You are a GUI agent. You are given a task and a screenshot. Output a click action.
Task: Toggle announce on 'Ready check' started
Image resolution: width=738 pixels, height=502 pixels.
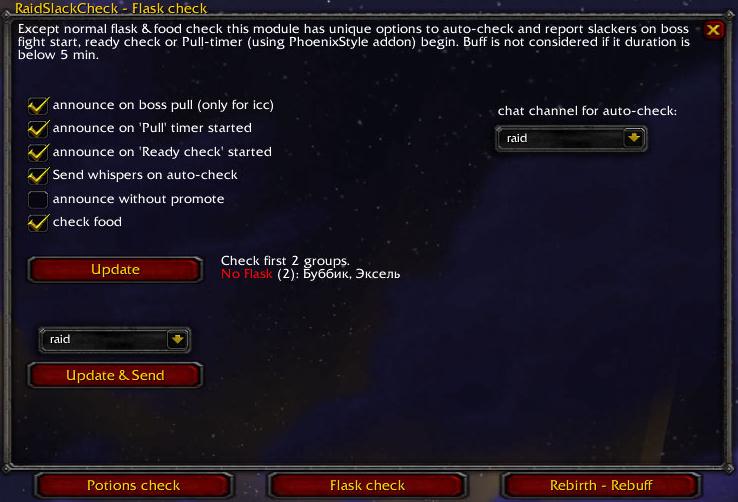tap(38, 152)
